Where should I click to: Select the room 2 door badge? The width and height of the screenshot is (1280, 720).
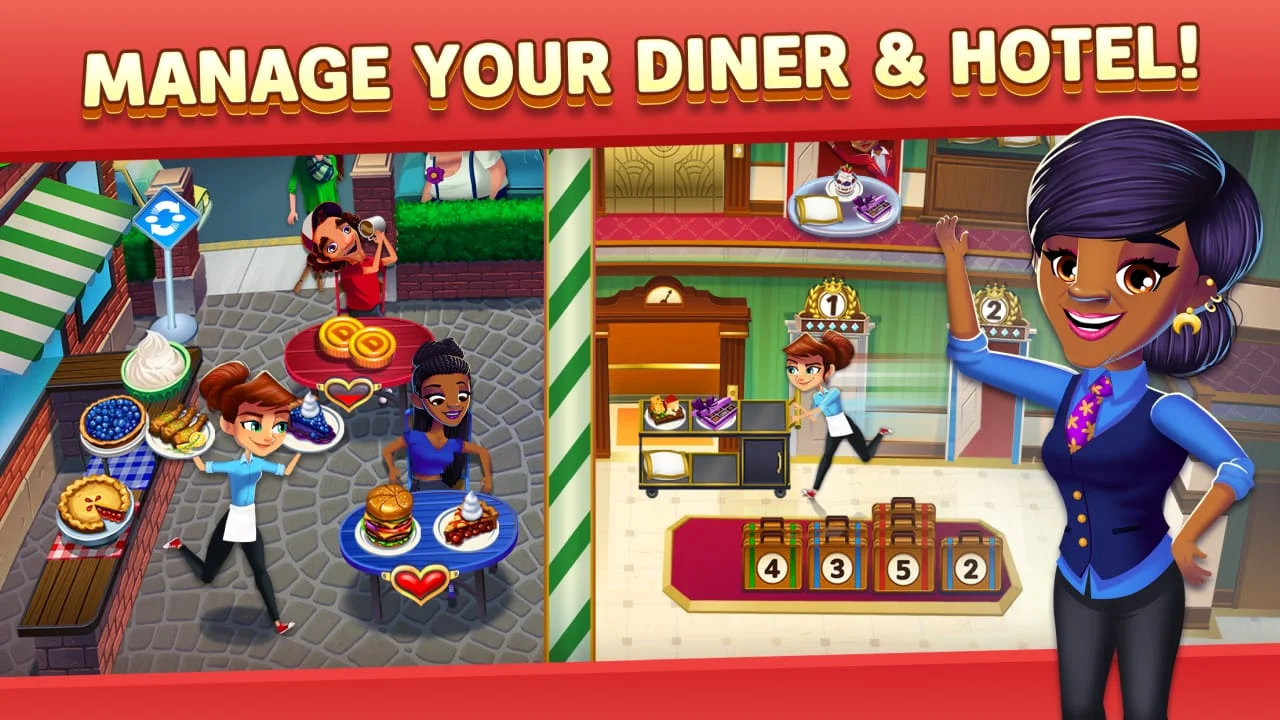coord(993,305)
